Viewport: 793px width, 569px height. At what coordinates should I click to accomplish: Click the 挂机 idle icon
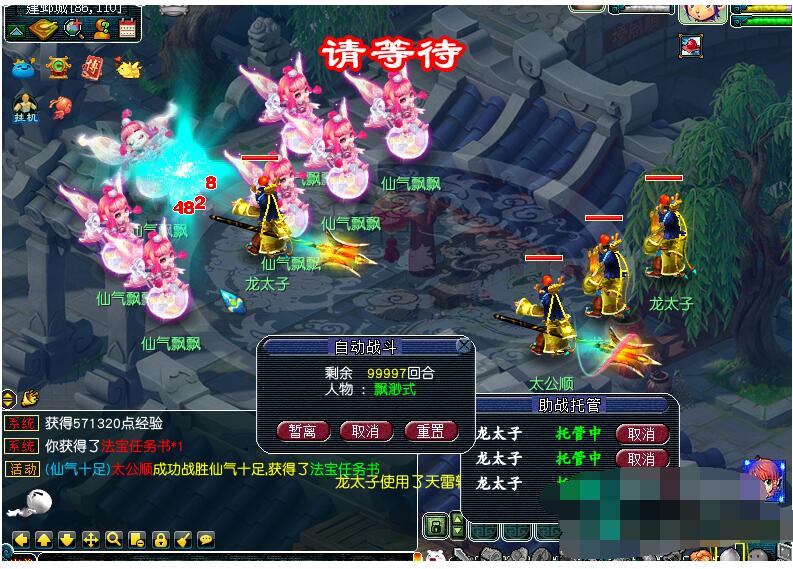click(x=25, y=108)
